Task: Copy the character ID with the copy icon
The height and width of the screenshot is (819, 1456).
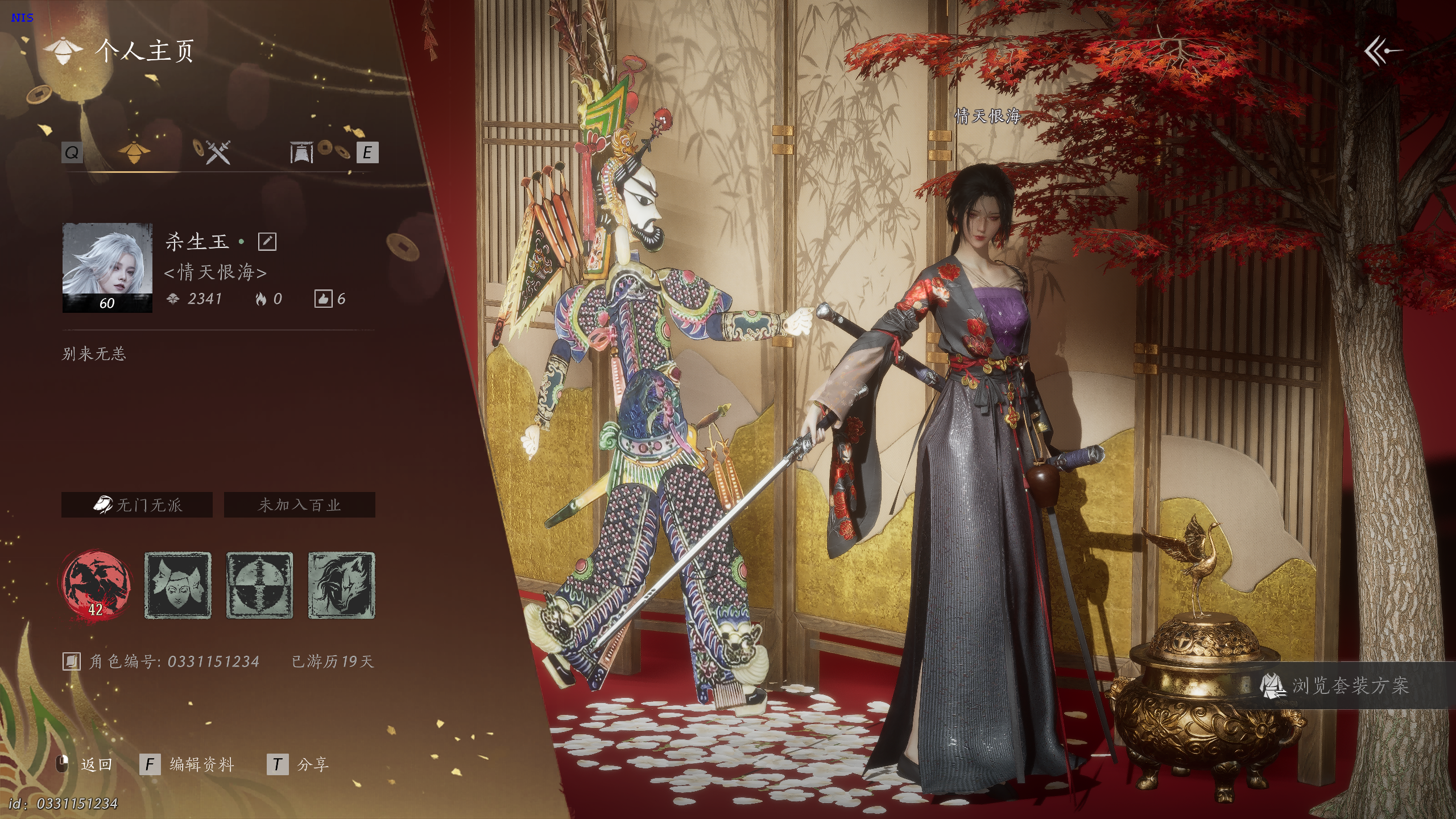Action: [72, 661]
